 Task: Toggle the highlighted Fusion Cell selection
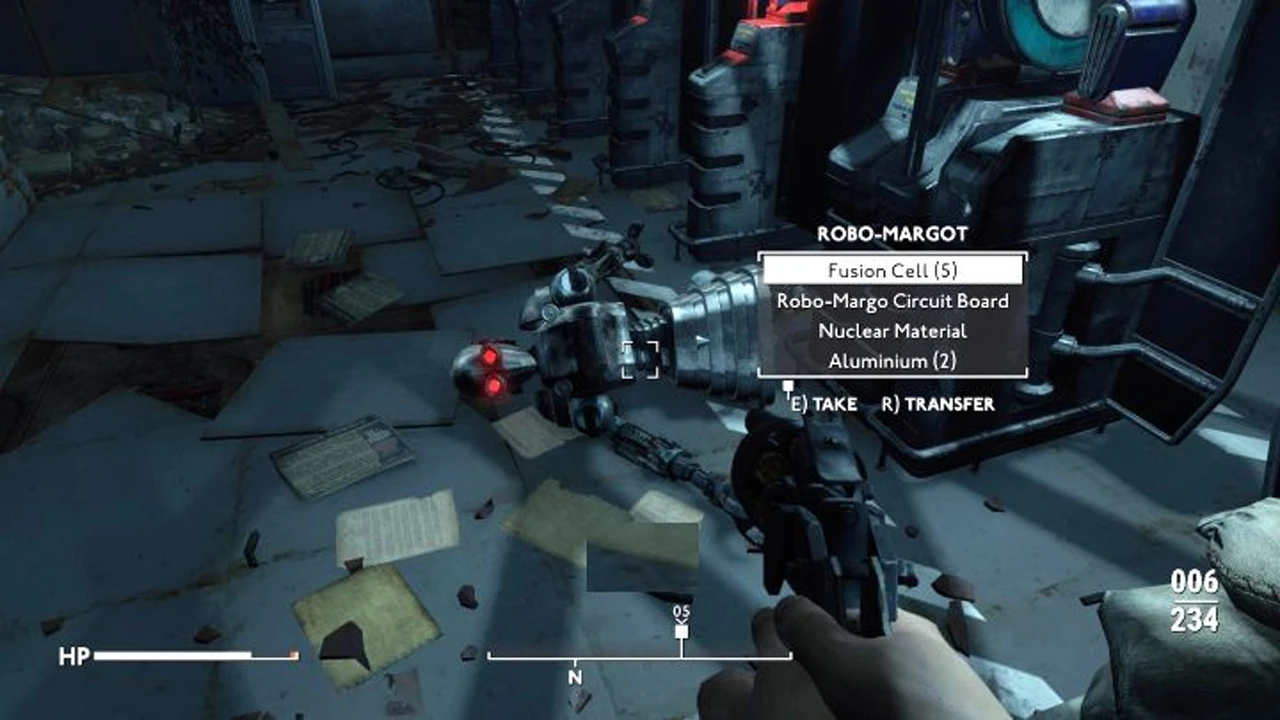893,269
